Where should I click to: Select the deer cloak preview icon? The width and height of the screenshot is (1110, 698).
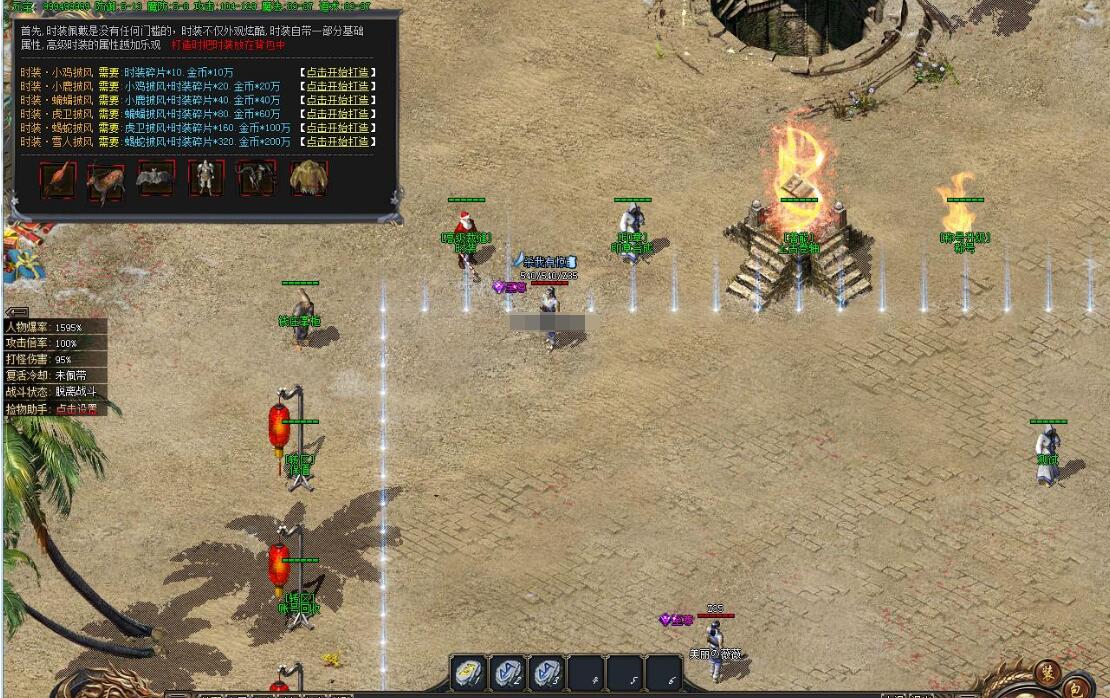pyautogui.click(x=106, y=179)
